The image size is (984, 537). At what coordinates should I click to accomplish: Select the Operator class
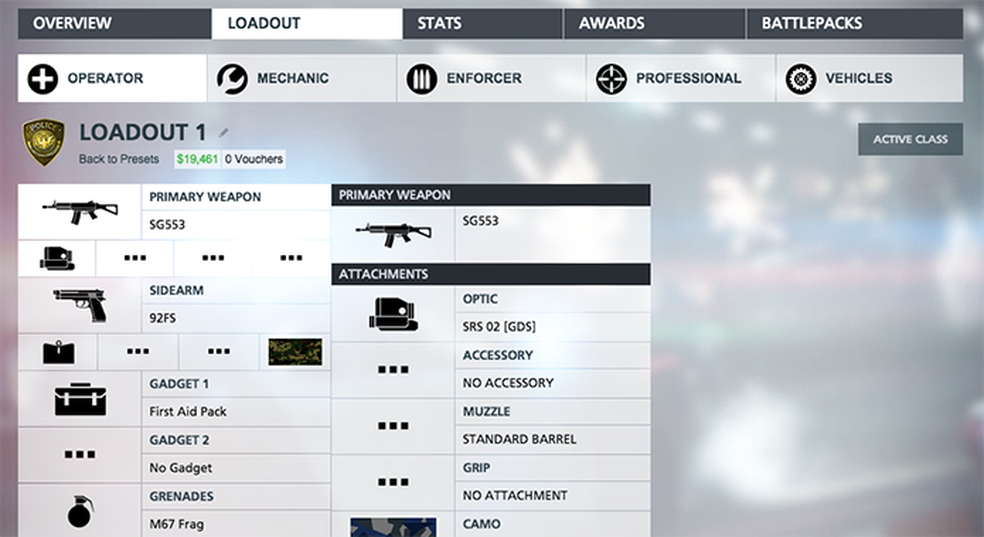[111, 78]
